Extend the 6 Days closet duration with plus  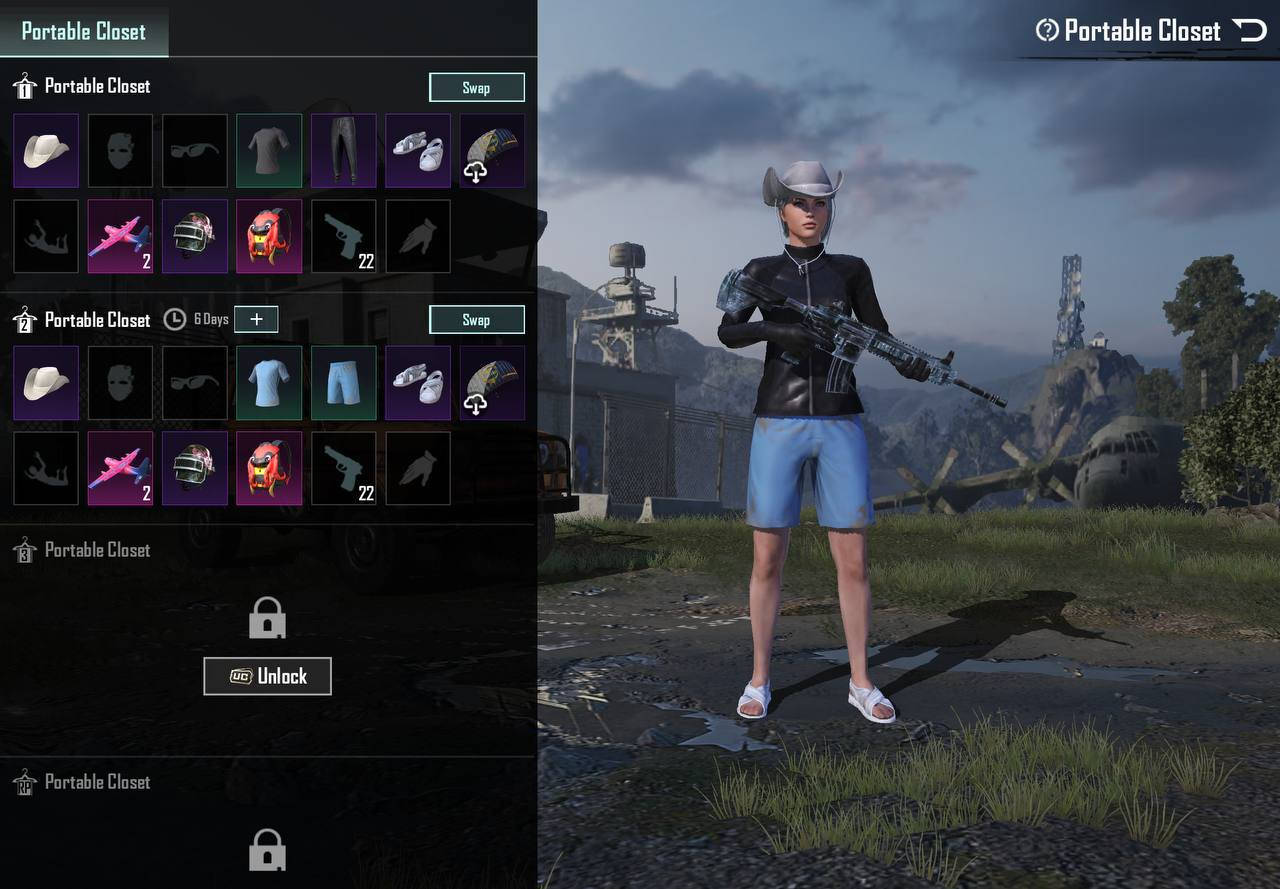click(256, 319)
